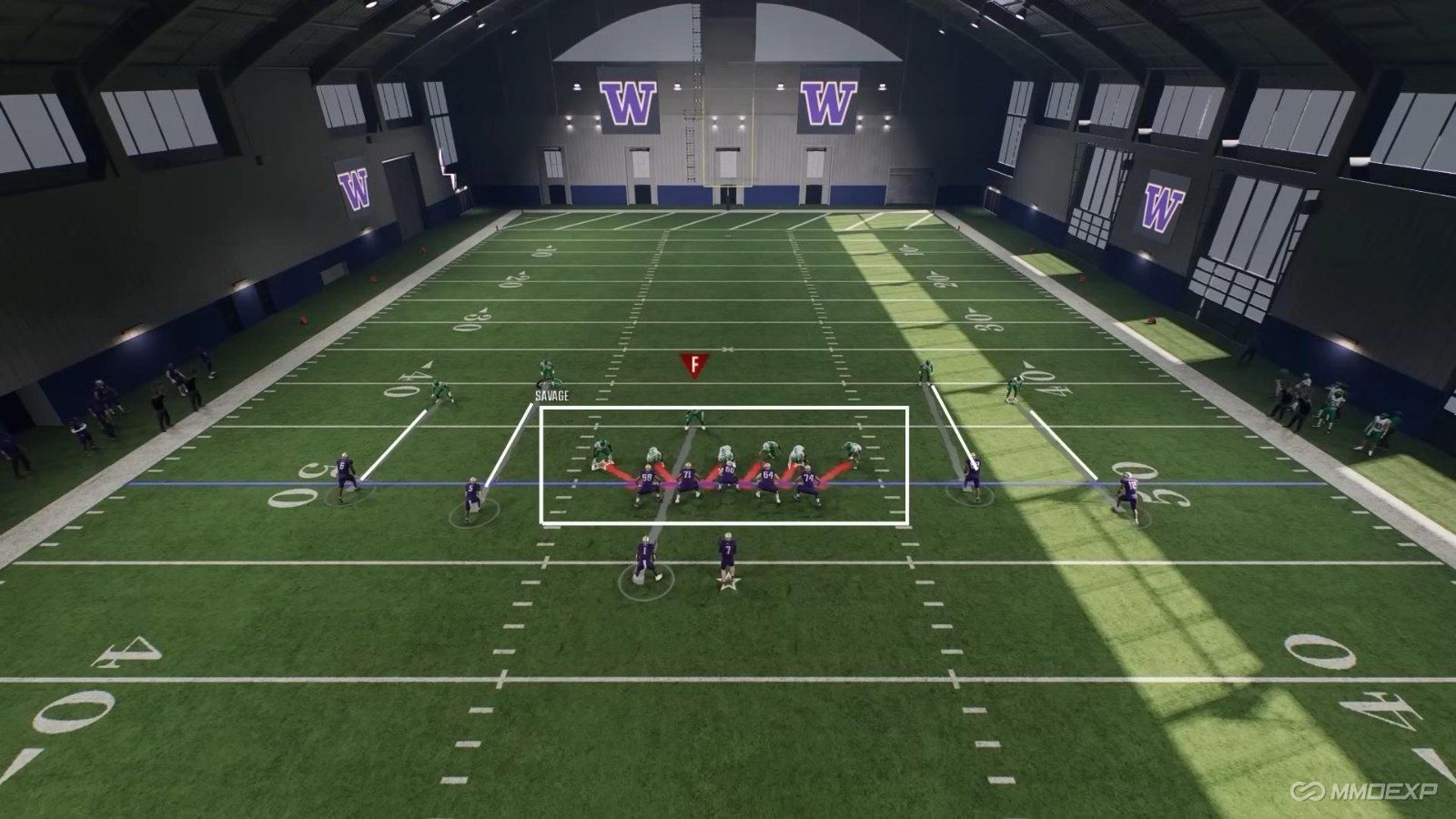
Task: Select quarterback number 1 behind the line
Action: pyautogui.click(x=645, y=552)
